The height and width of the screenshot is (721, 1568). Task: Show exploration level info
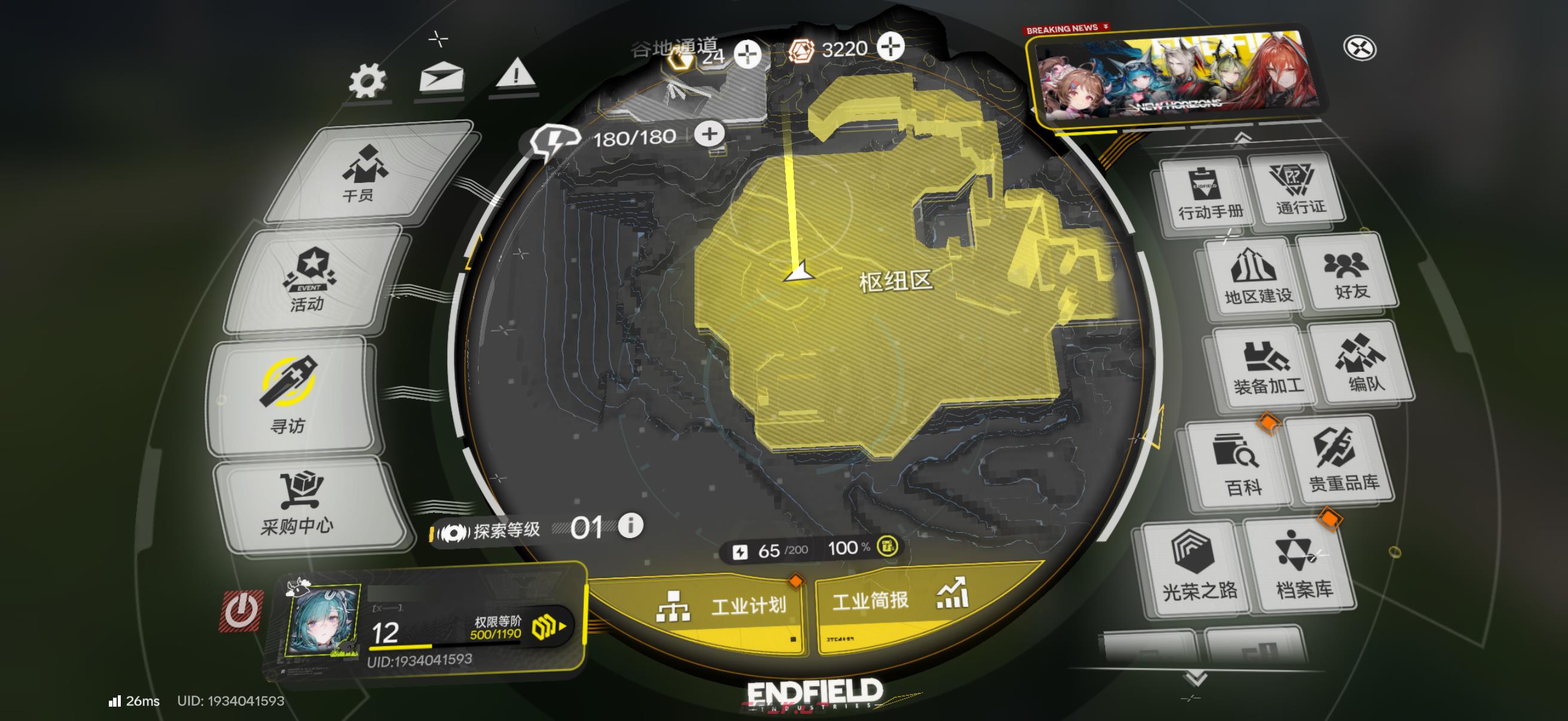point(630,525)
